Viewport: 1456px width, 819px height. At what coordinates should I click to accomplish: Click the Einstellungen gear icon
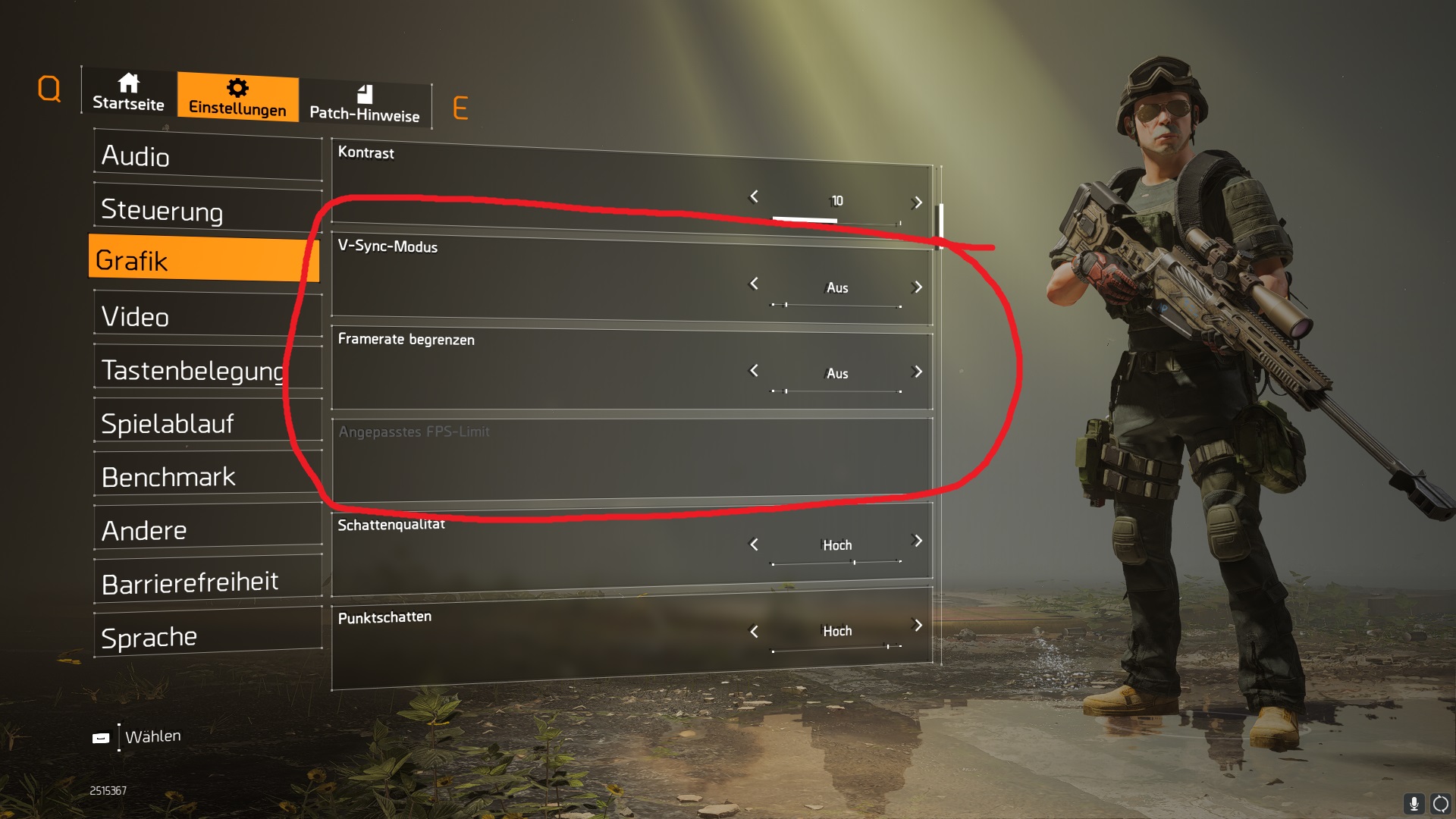[x=237, y=86]
